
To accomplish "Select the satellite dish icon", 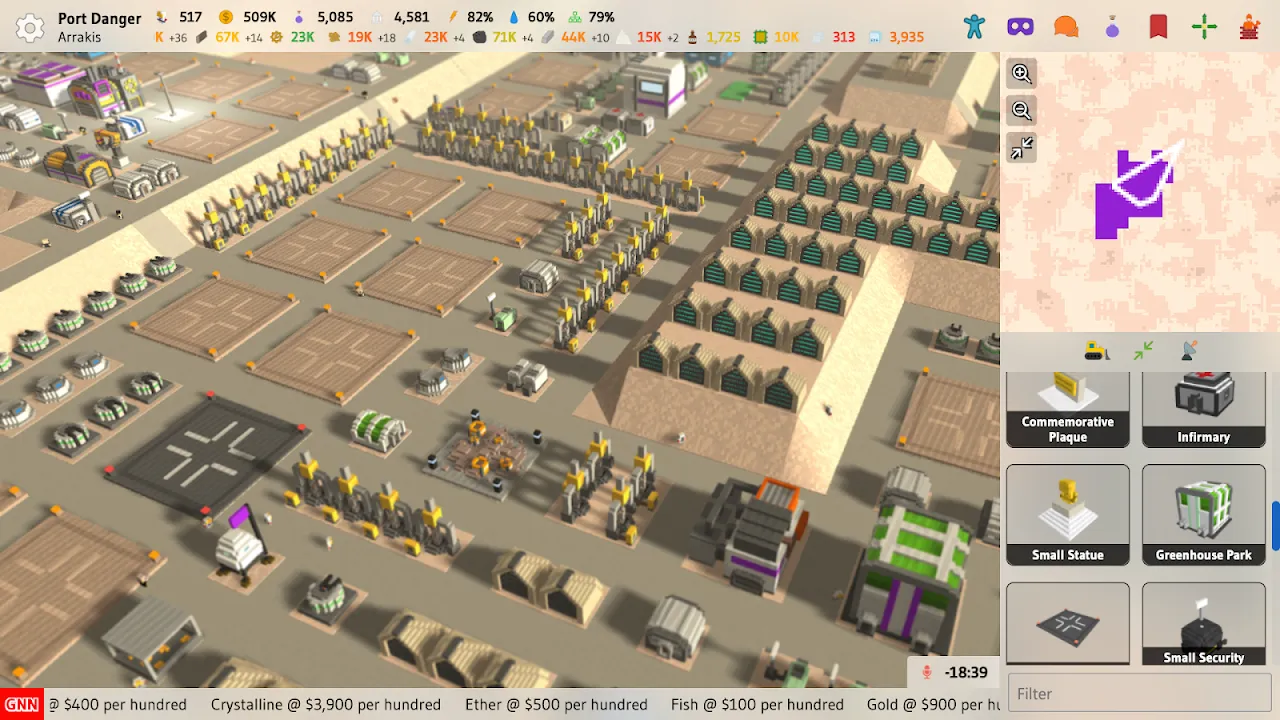I will [x=1188, y=350].
